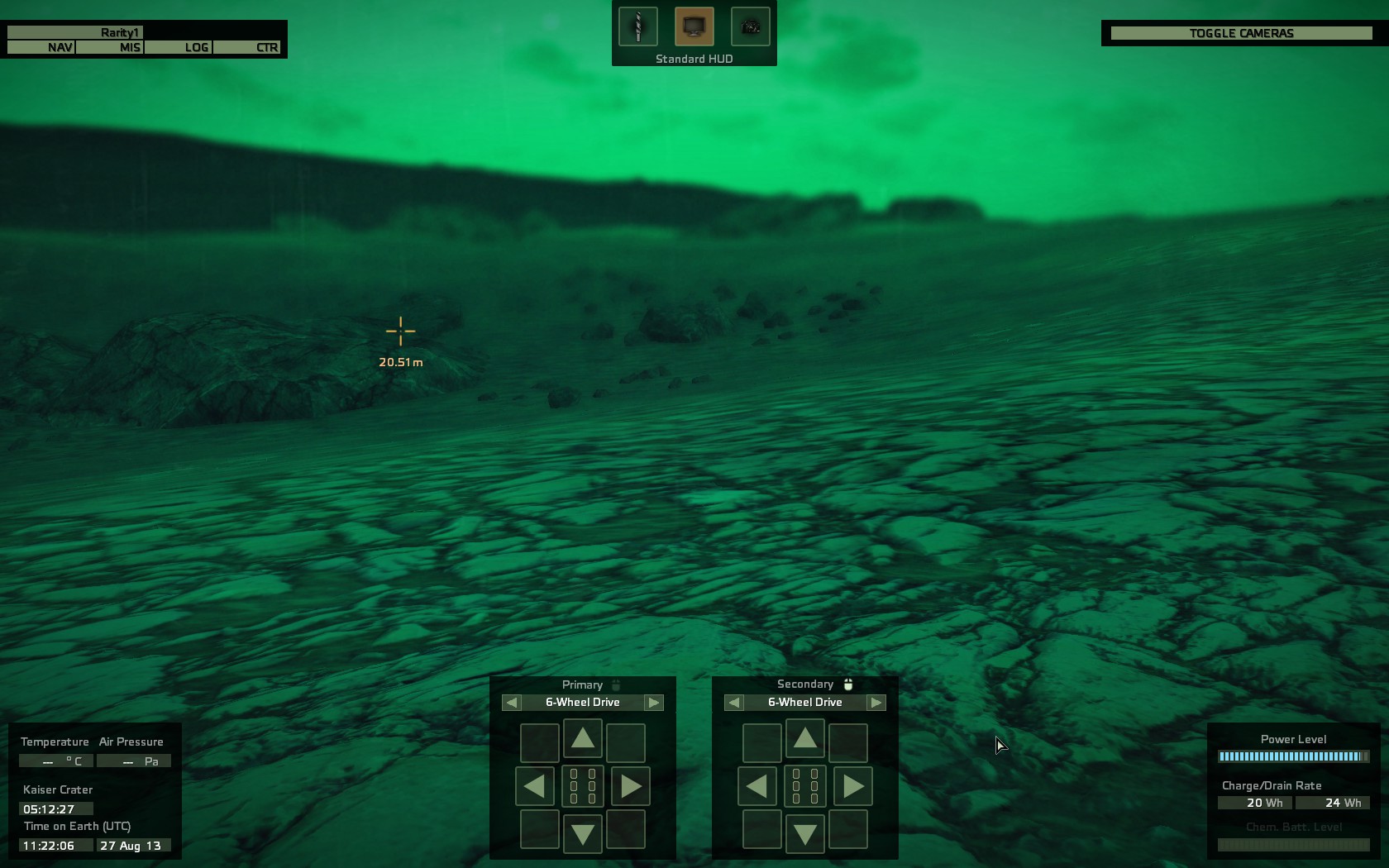Cycle the Secondary control mode with its left arrow
Image resolution: width=1389 pixels, height=868 pixels.
[733, 702]
